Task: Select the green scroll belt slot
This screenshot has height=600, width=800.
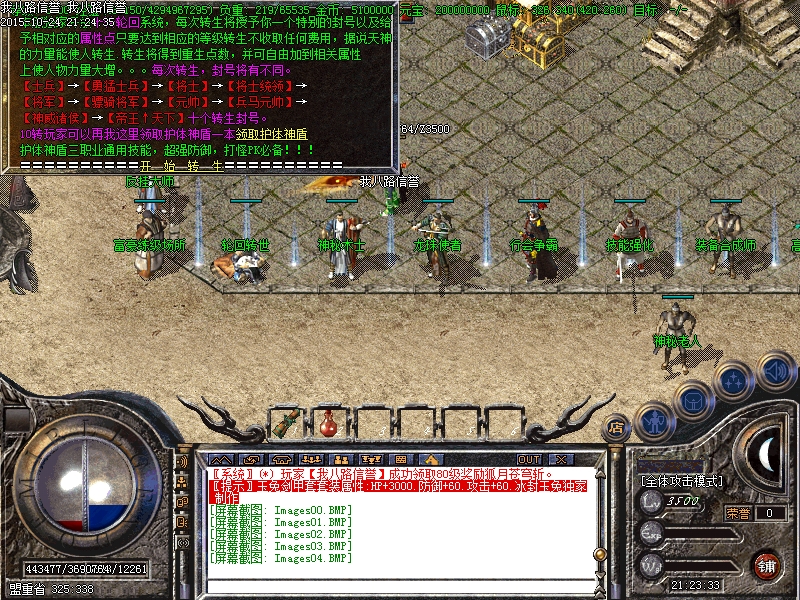Action: coord(286,424)
